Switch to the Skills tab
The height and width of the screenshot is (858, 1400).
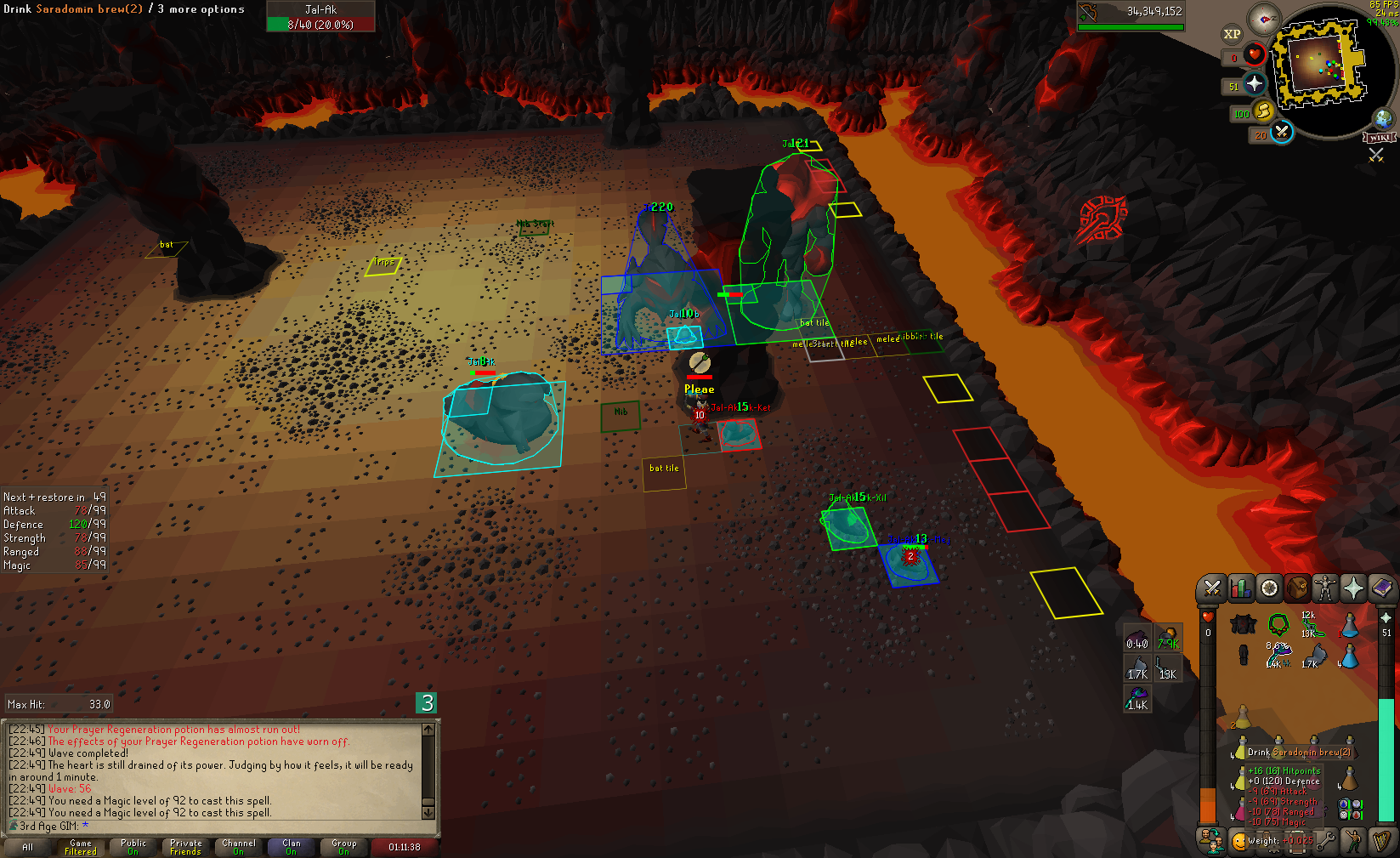[x=1240, y=588]
